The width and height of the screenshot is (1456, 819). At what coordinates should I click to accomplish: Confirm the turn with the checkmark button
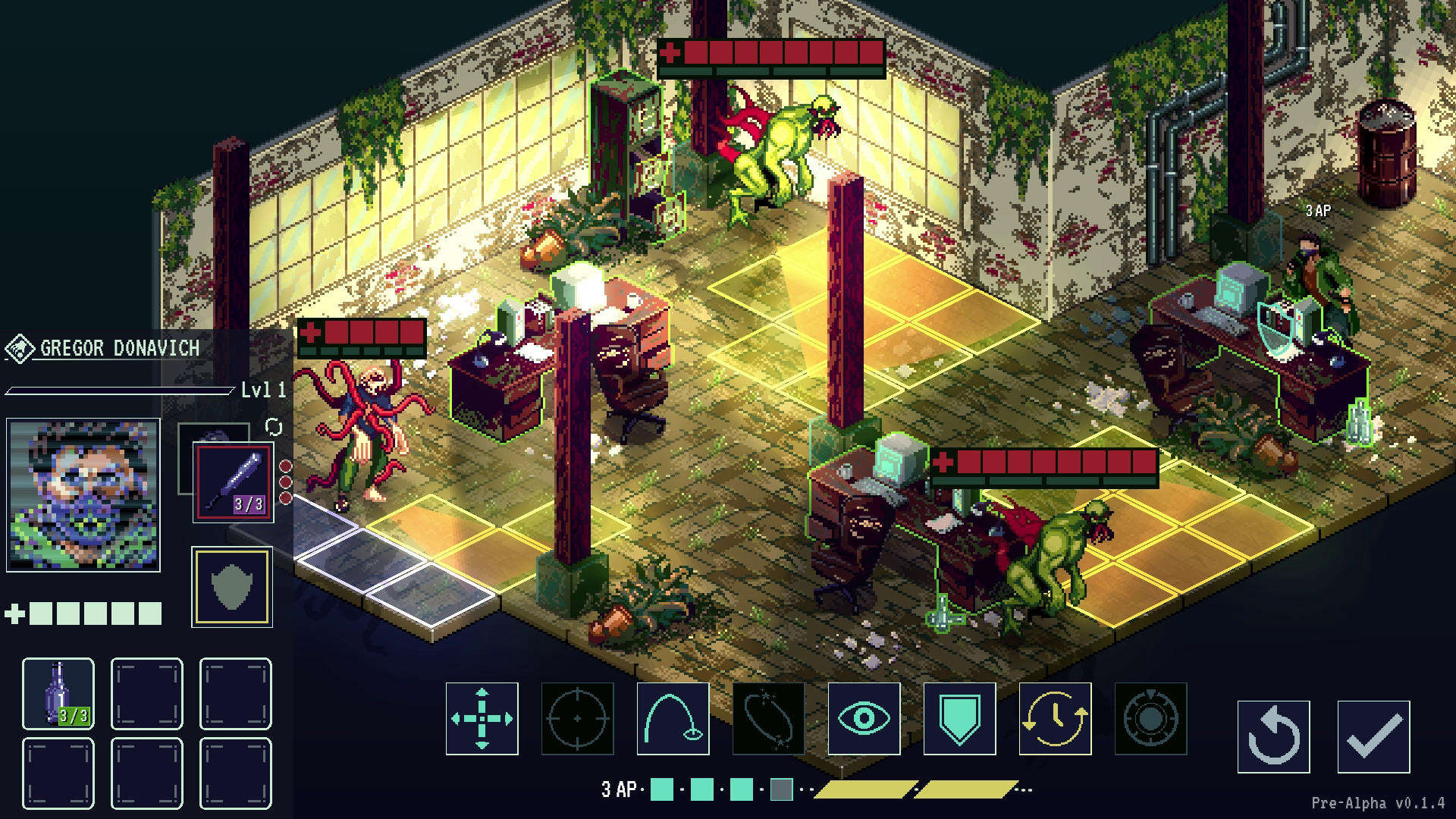(1373, 736)
